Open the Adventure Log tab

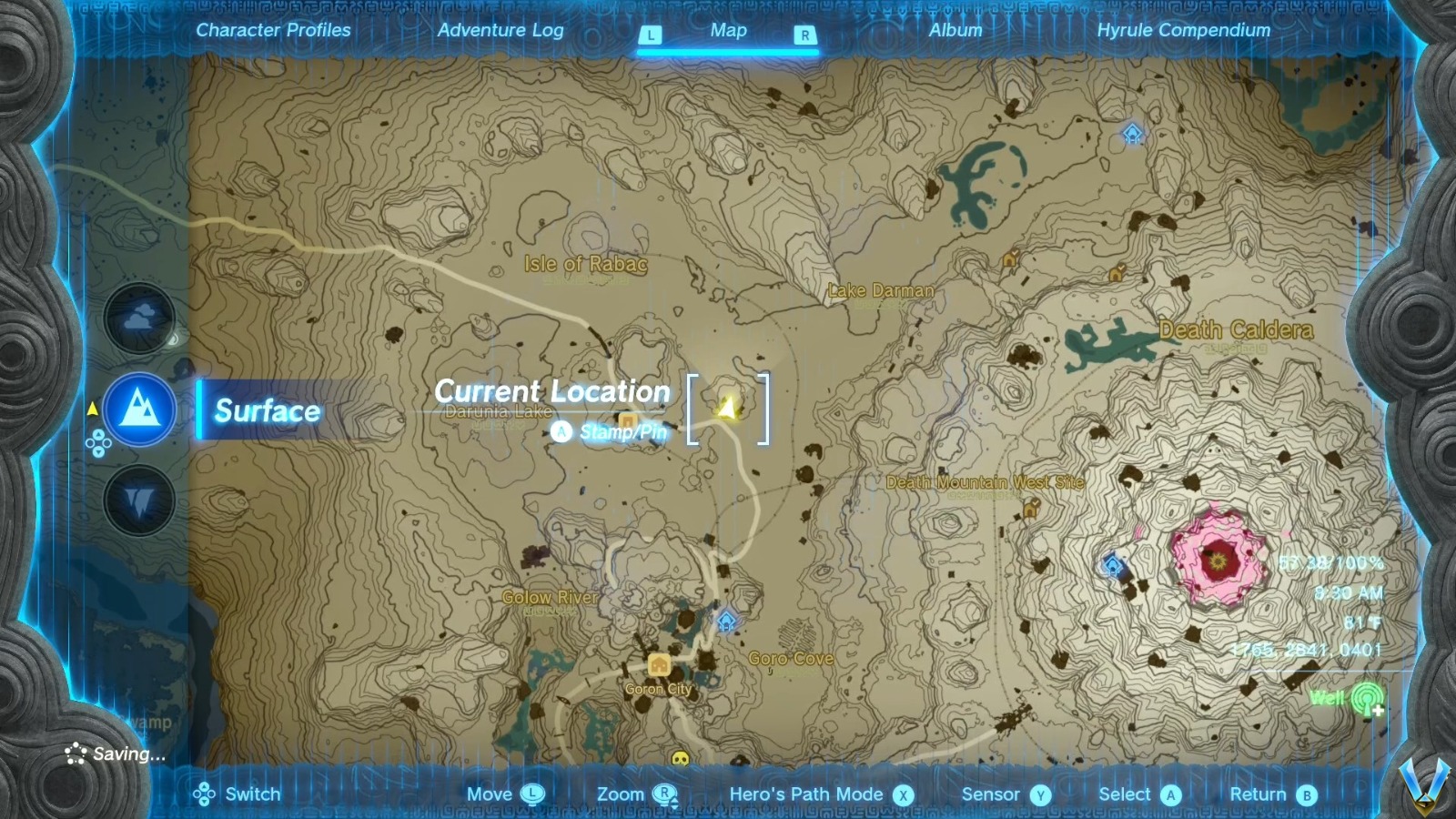coord(501,30)
